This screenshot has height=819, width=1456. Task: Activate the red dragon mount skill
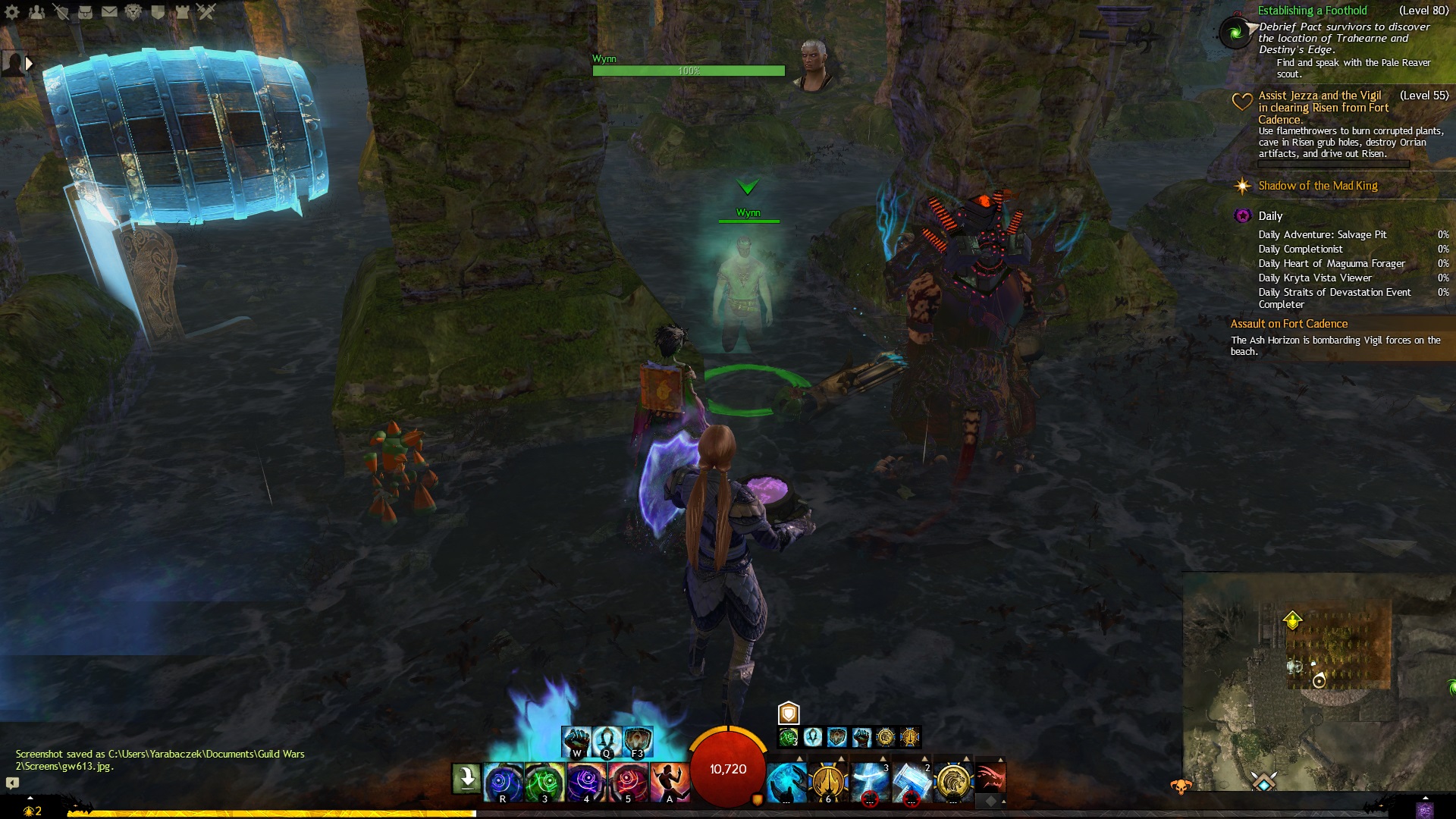coord(990,778)
